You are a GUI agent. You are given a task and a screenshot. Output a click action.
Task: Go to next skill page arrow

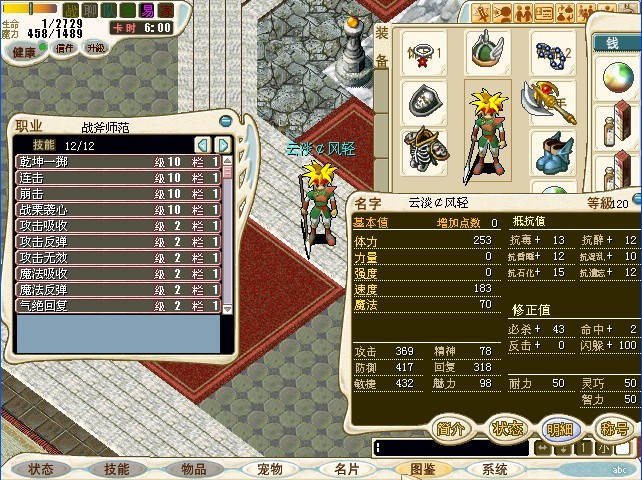pos(223,145)
